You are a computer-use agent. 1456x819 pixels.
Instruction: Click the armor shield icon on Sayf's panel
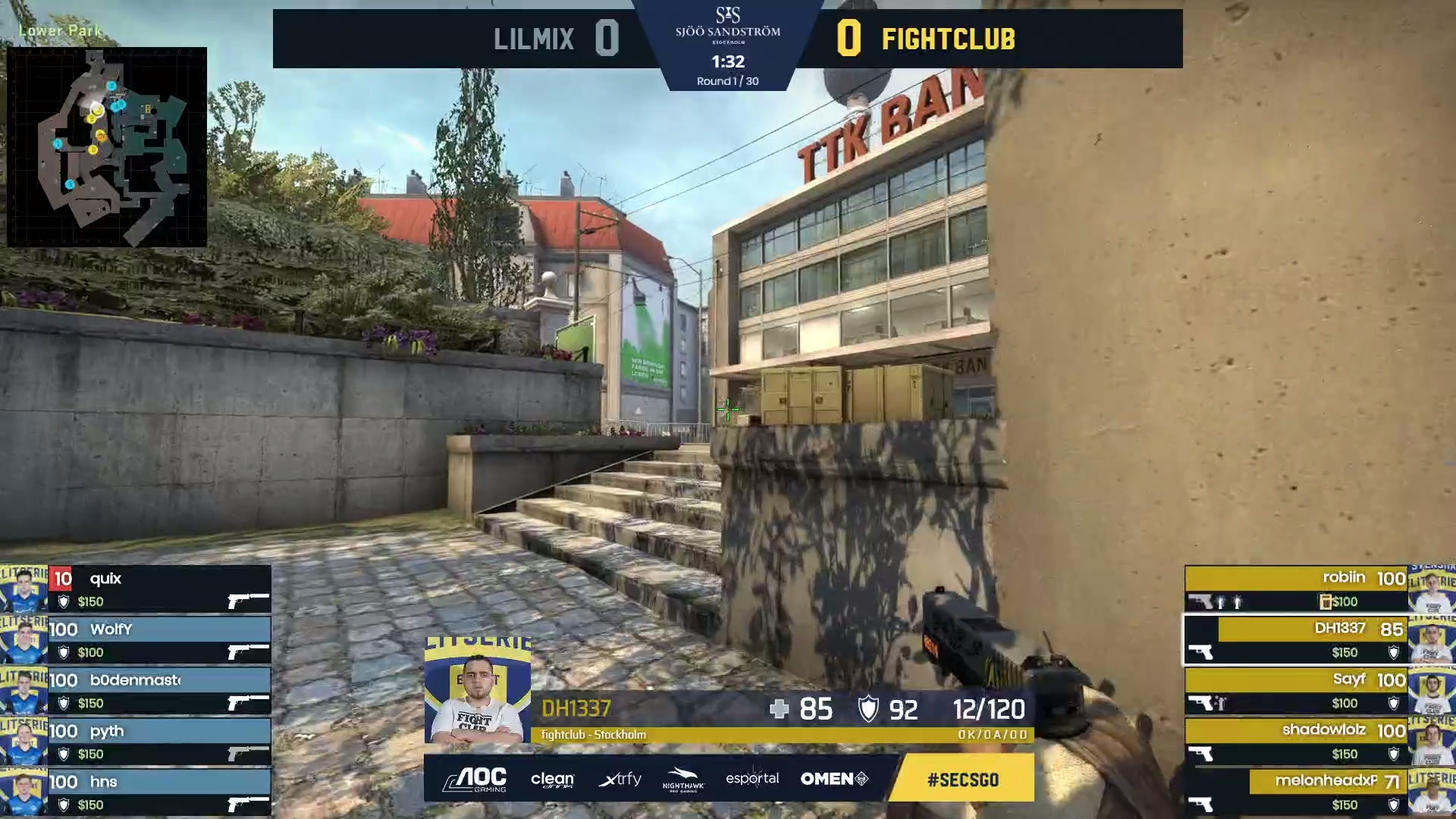click(1394, 704)
